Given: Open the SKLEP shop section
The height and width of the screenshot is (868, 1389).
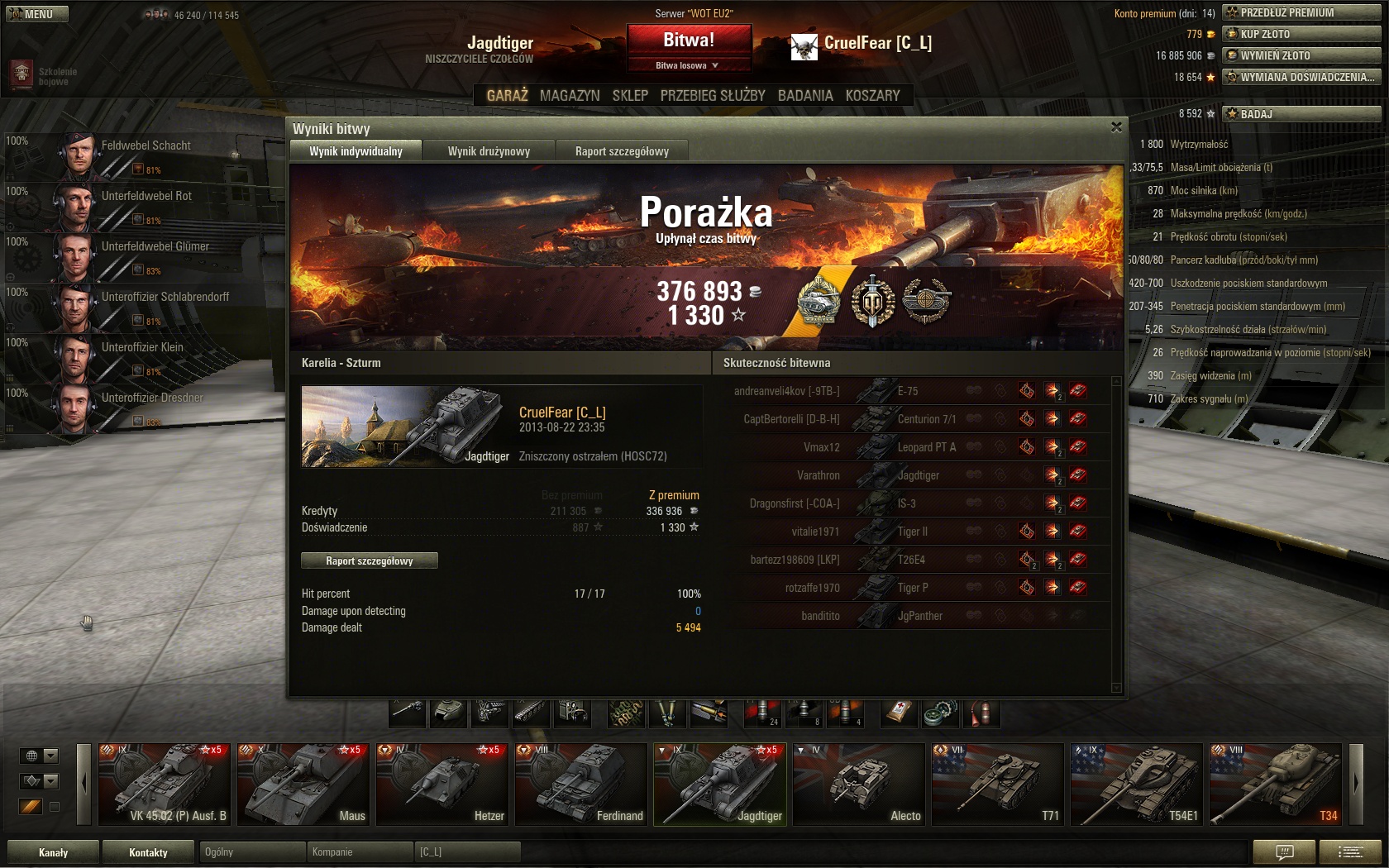Looking at the screenshot, I should (x=630, y=95).
